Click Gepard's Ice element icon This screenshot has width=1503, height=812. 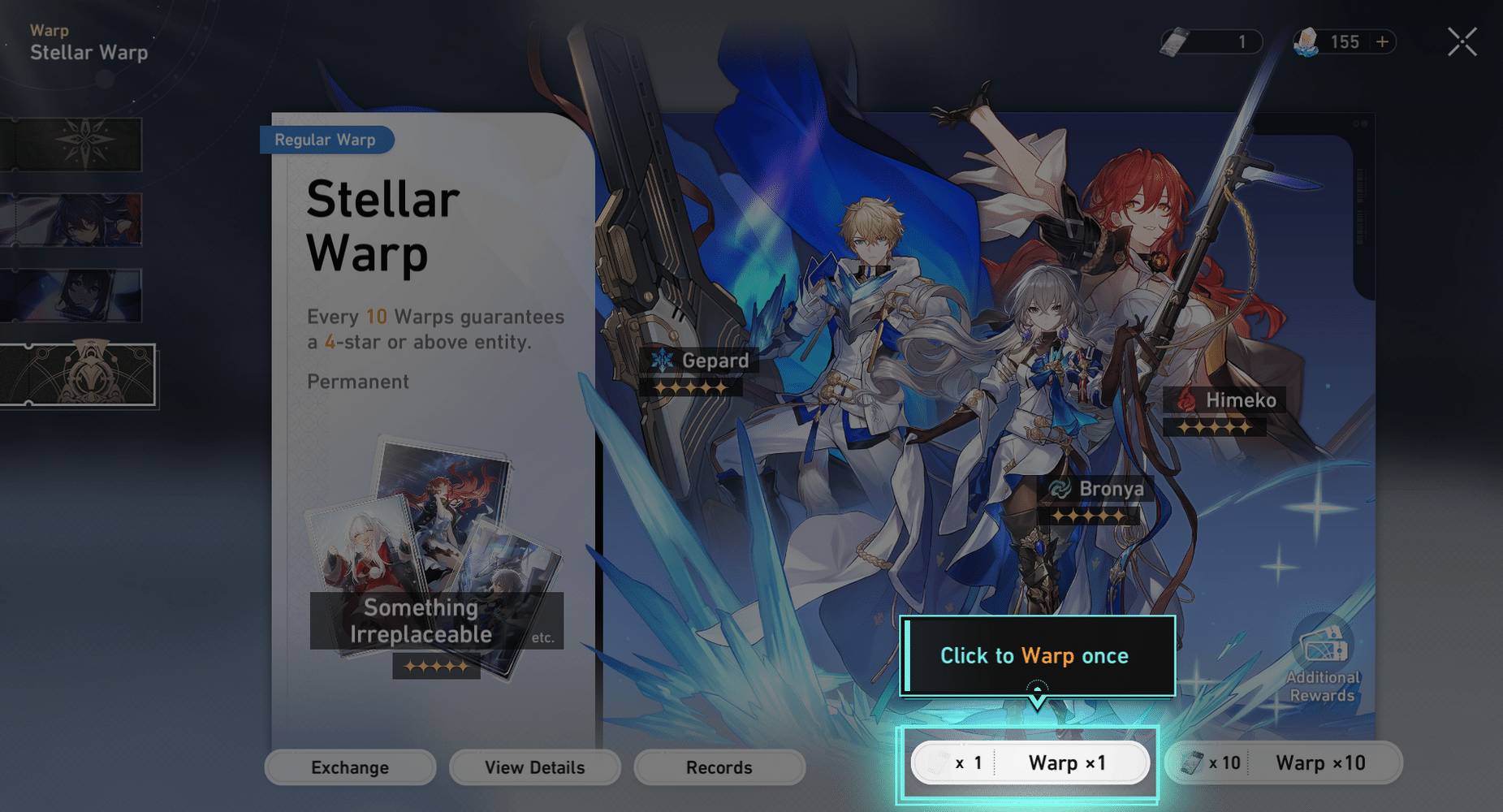[x=664, y=360]
